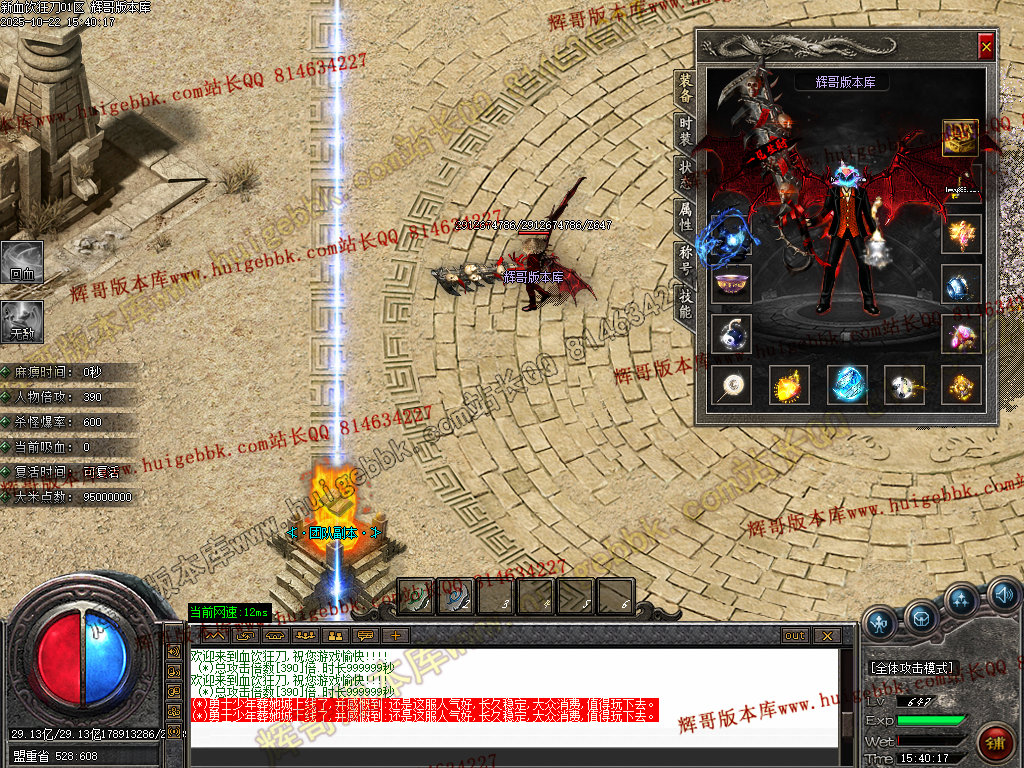1024x768 pixels.
Task: Activate the 回血 heal skill icon
Action: [x=21, y=260]
